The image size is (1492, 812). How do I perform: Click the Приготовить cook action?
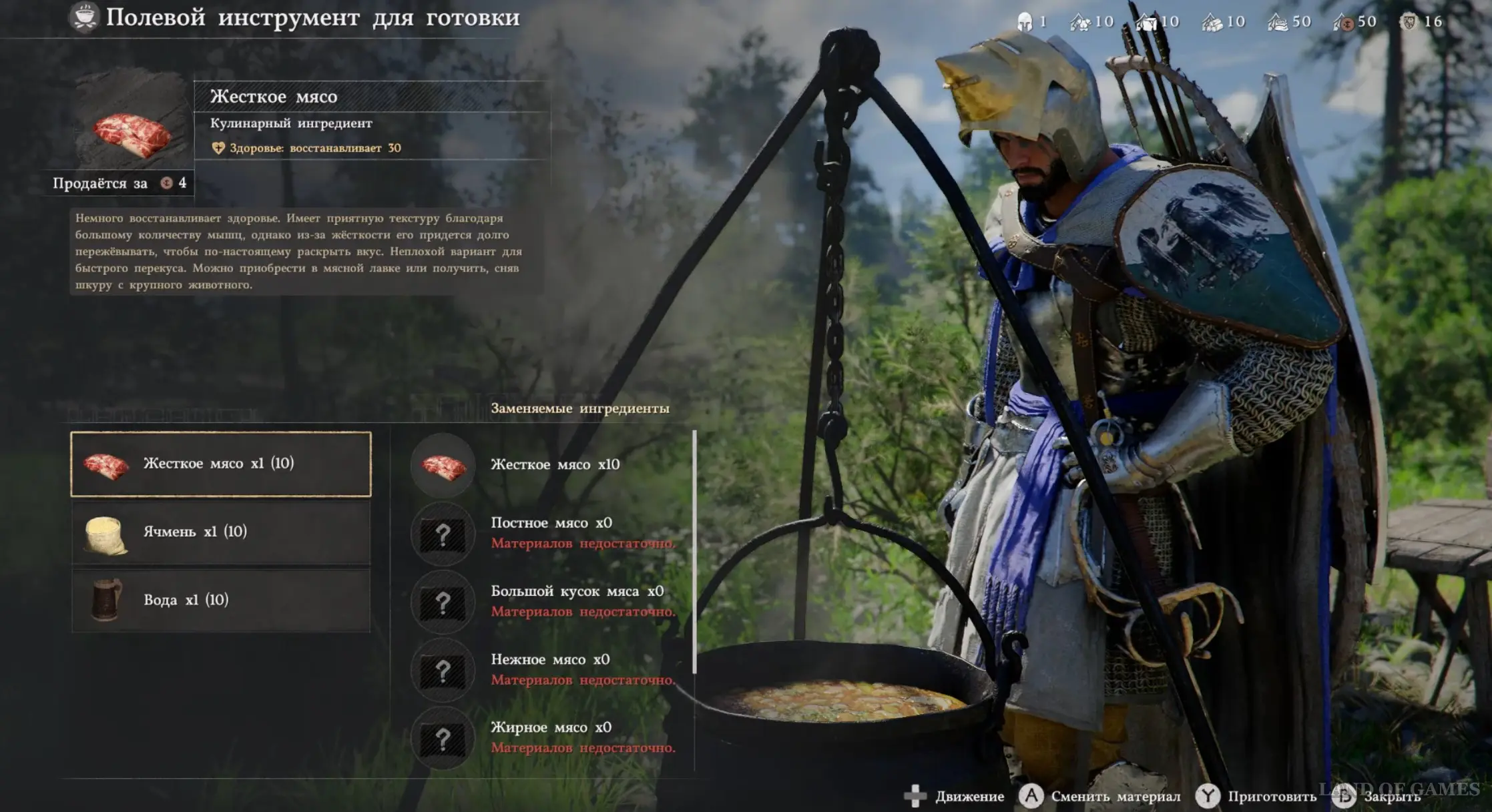[1256, 796]
